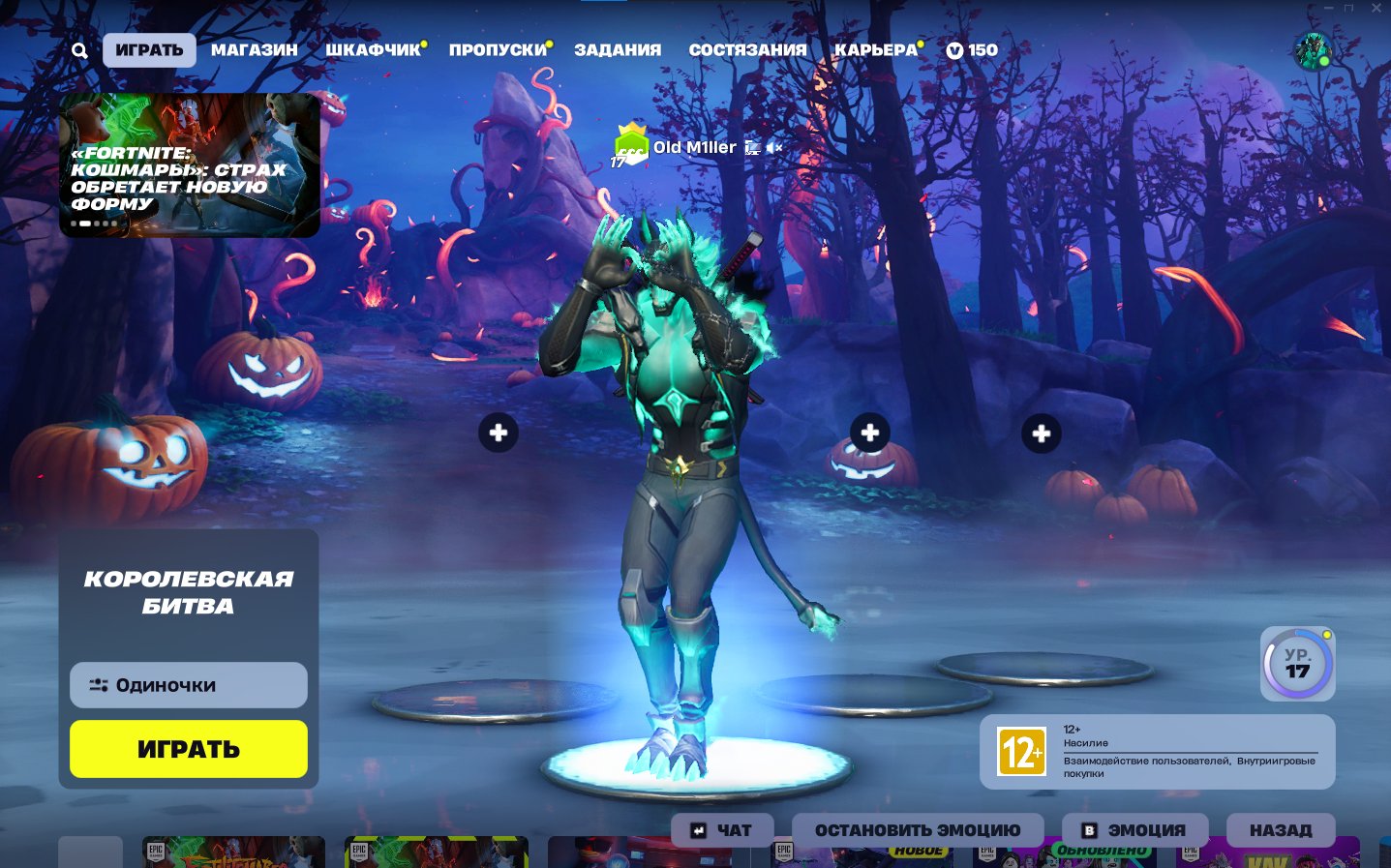Open the search magnifier icon

click(x=79, y=50)
